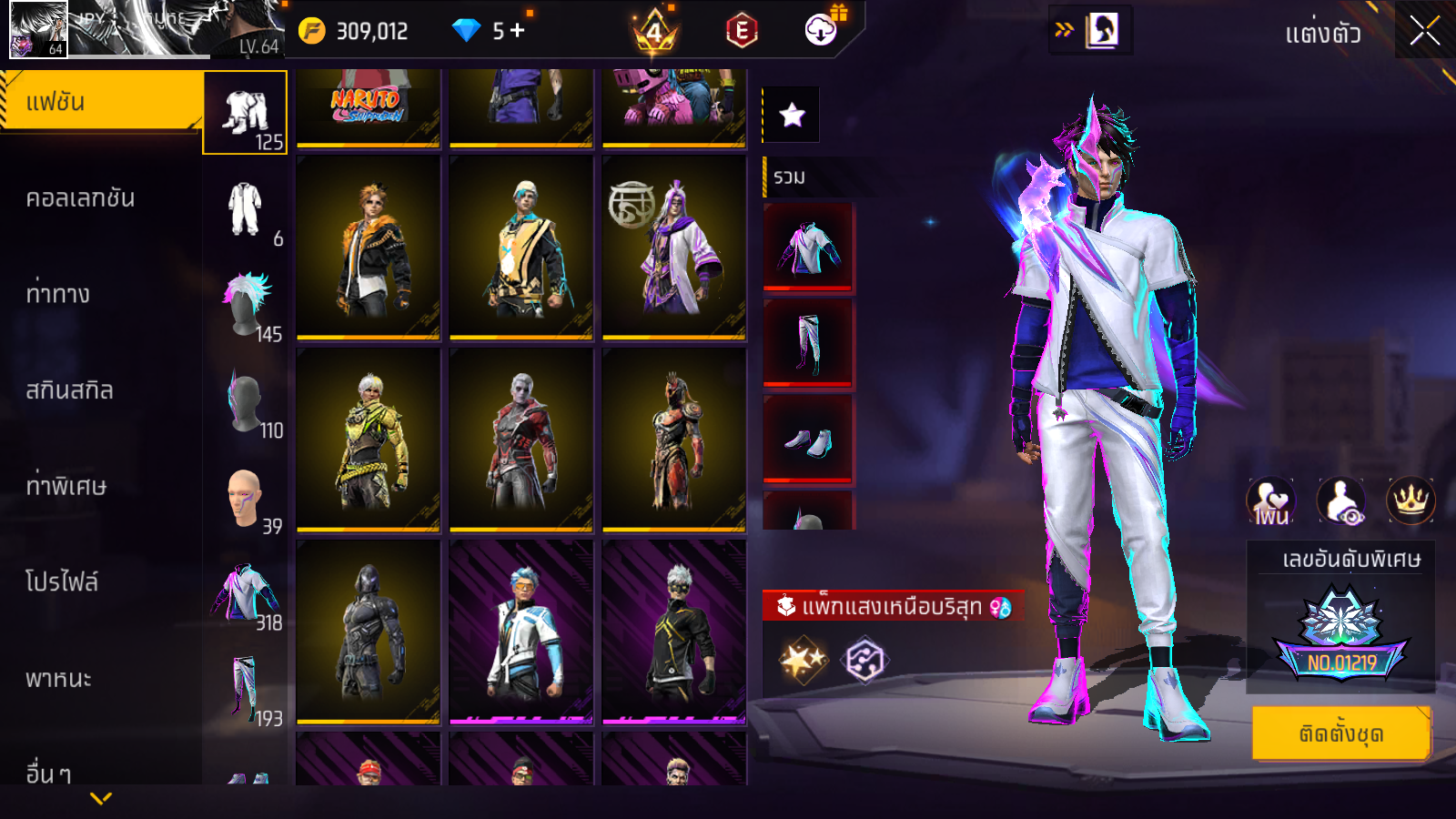Open the red E badge icon
Viewport: 1456px width, 819px height.
(742, 32)
